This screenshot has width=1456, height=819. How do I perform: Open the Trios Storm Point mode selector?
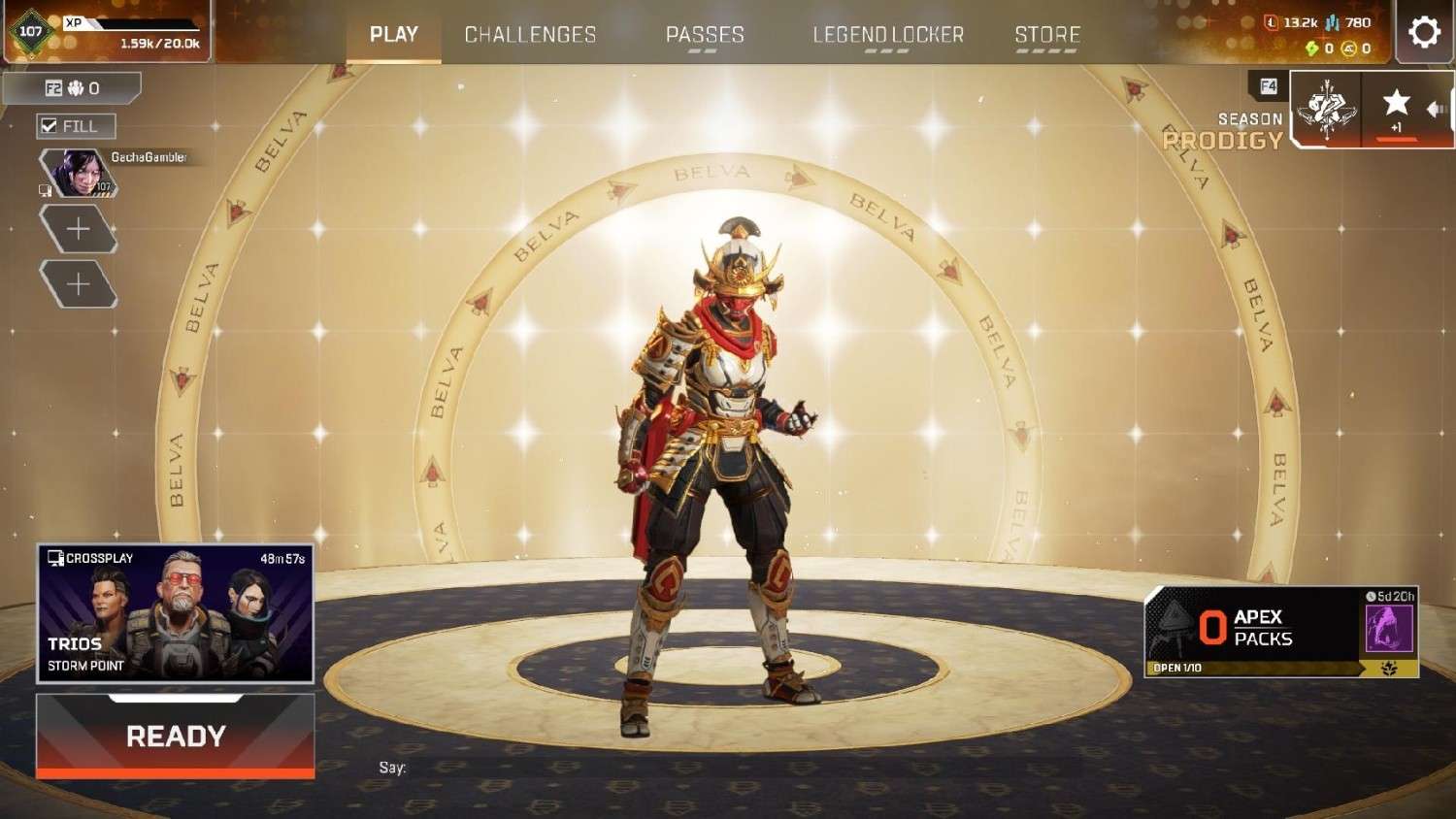point(175,611)
